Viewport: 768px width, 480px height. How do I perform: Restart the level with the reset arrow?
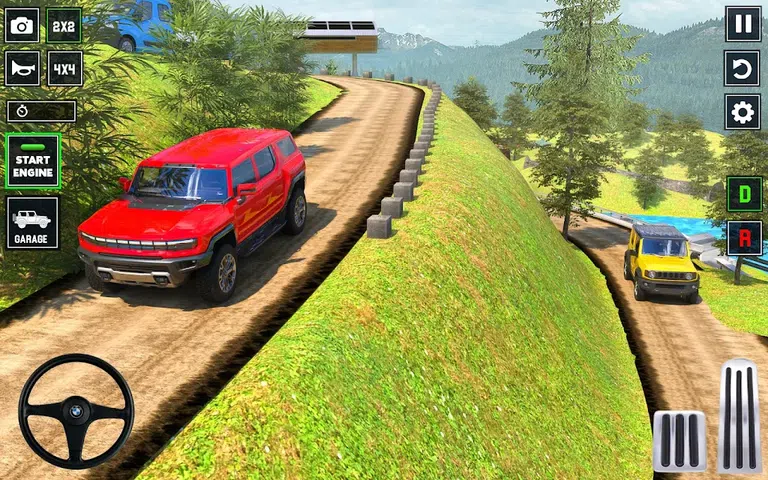pos(743,68)
